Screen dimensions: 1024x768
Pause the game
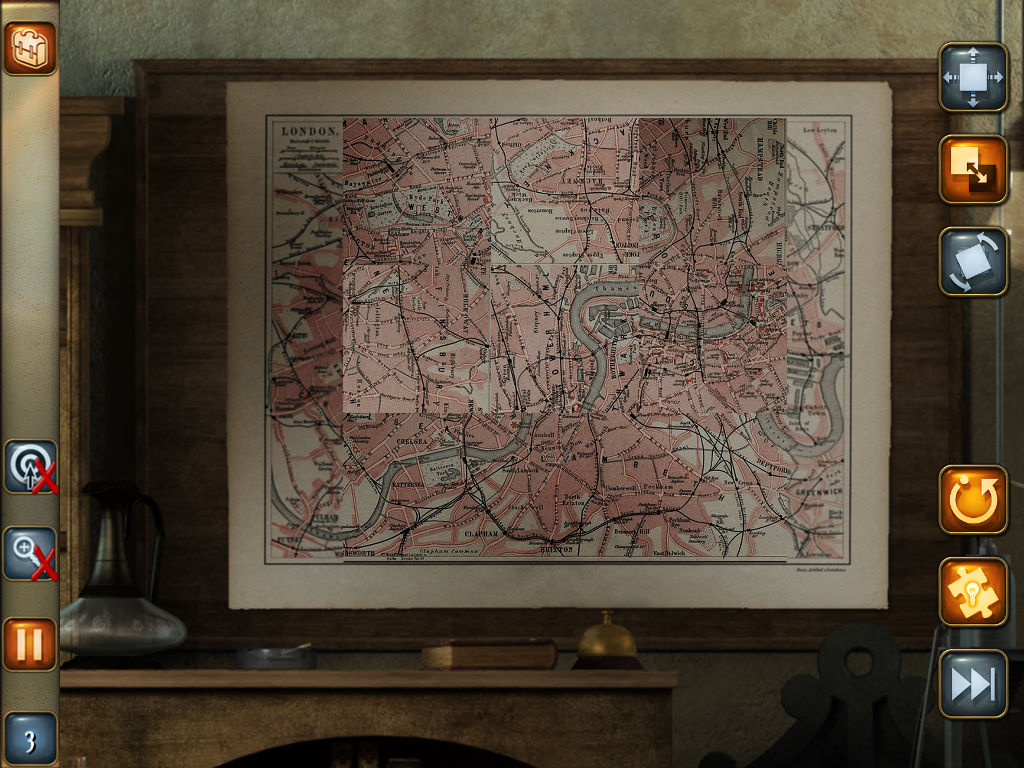(x=30, y=644)
